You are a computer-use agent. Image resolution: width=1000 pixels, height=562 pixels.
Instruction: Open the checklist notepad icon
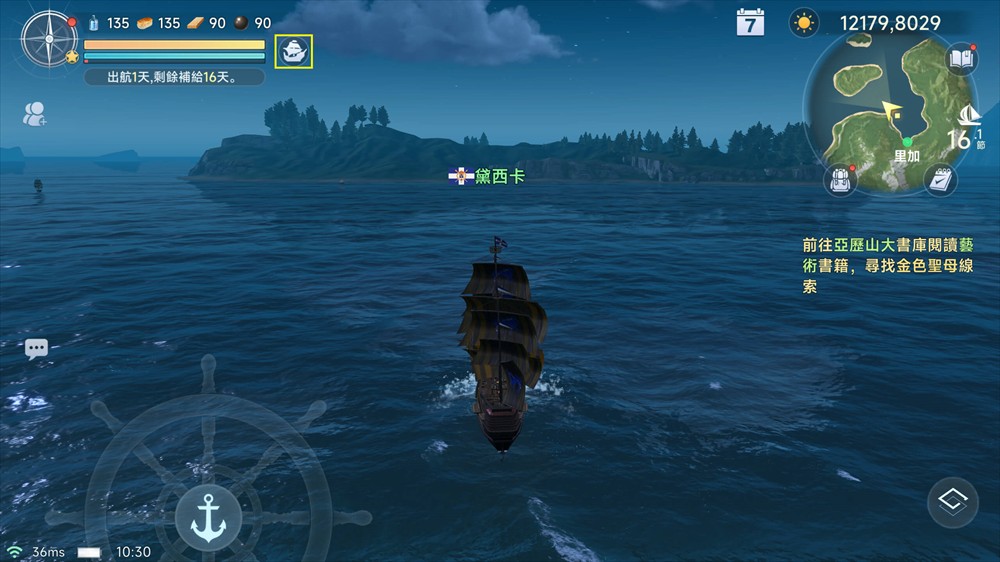tap(939, 180)
